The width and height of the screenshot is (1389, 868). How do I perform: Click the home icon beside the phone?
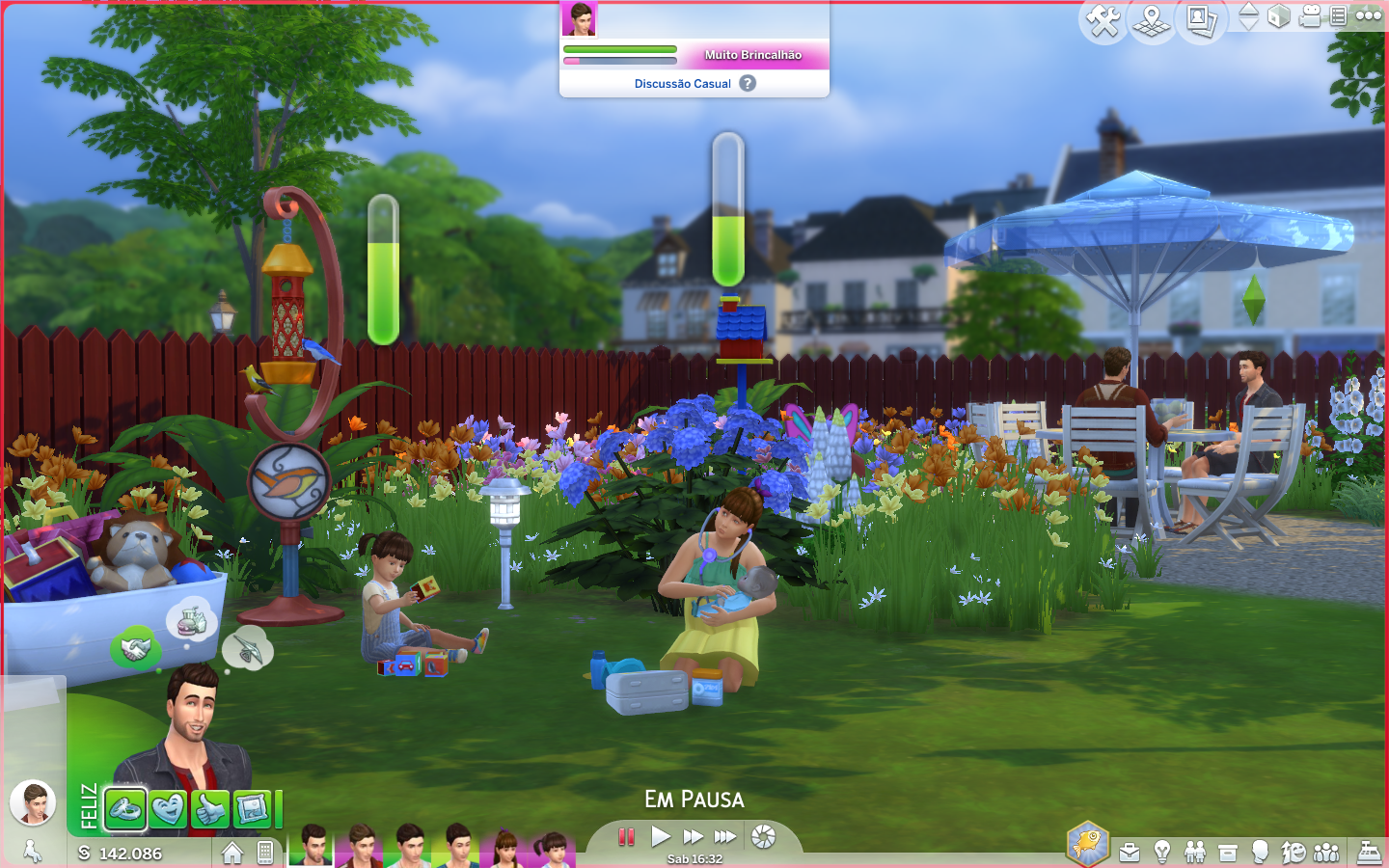[232, 853]
